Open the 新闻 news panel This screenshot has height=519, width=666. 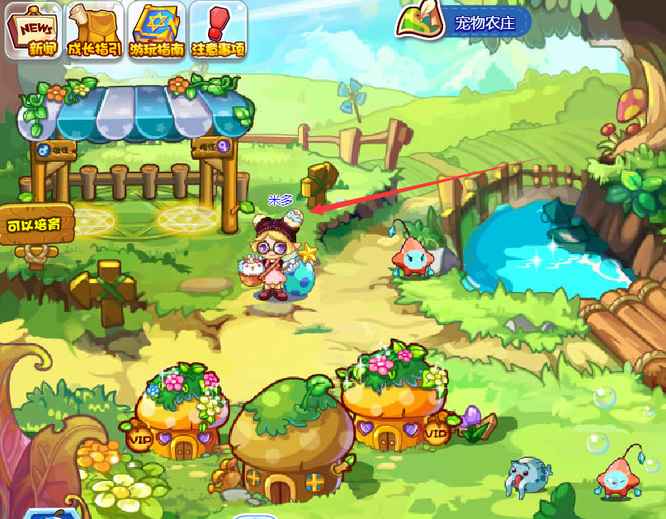[34, 30]
